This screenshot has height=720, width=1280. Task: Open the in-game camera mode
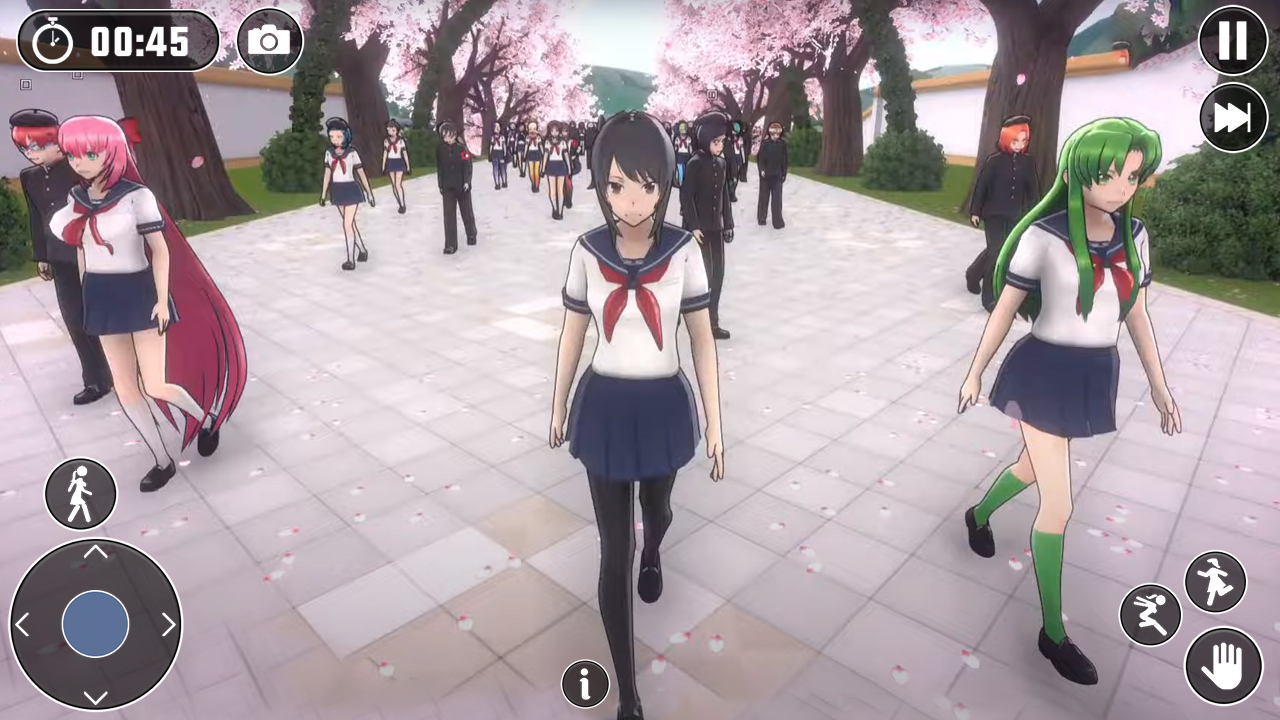(268, 41)
